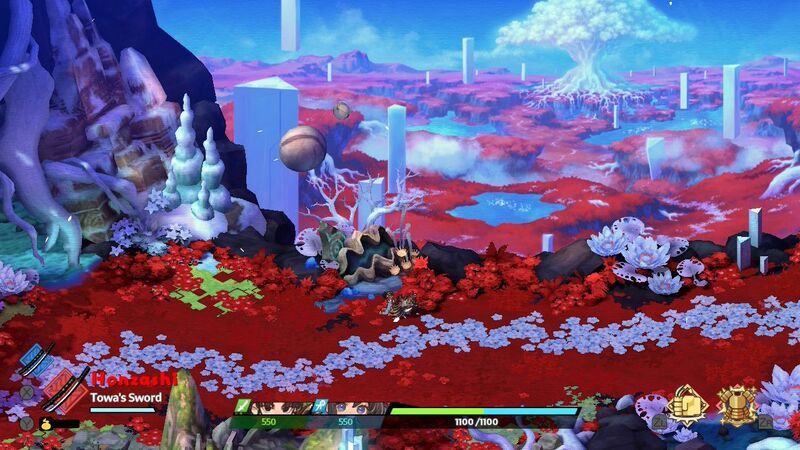The height and width of the screenshot is (450, 800).
Task: Activate the golden armor skill
Action: 737,404
